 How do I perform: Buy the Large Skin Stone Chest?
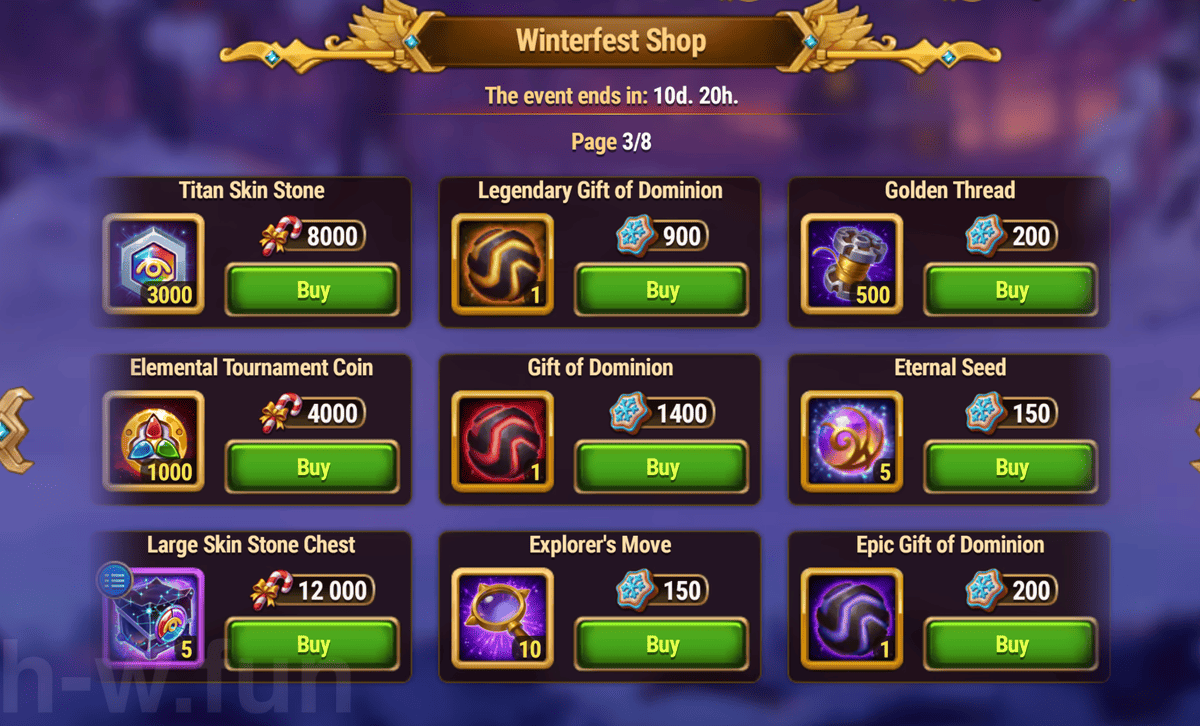312,645
